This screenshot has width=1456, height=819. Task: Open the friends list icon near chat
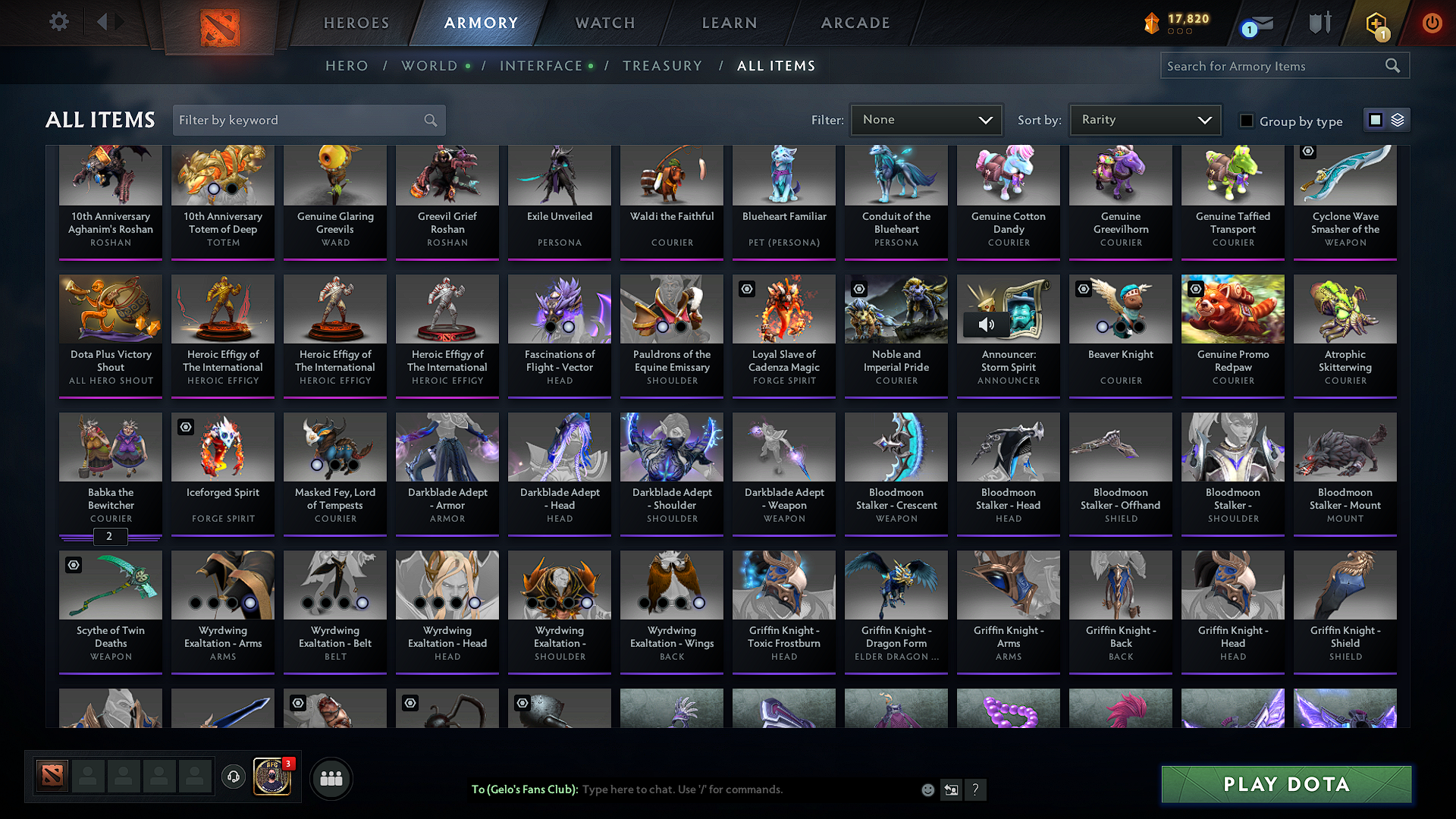click(x=331, y=778)
